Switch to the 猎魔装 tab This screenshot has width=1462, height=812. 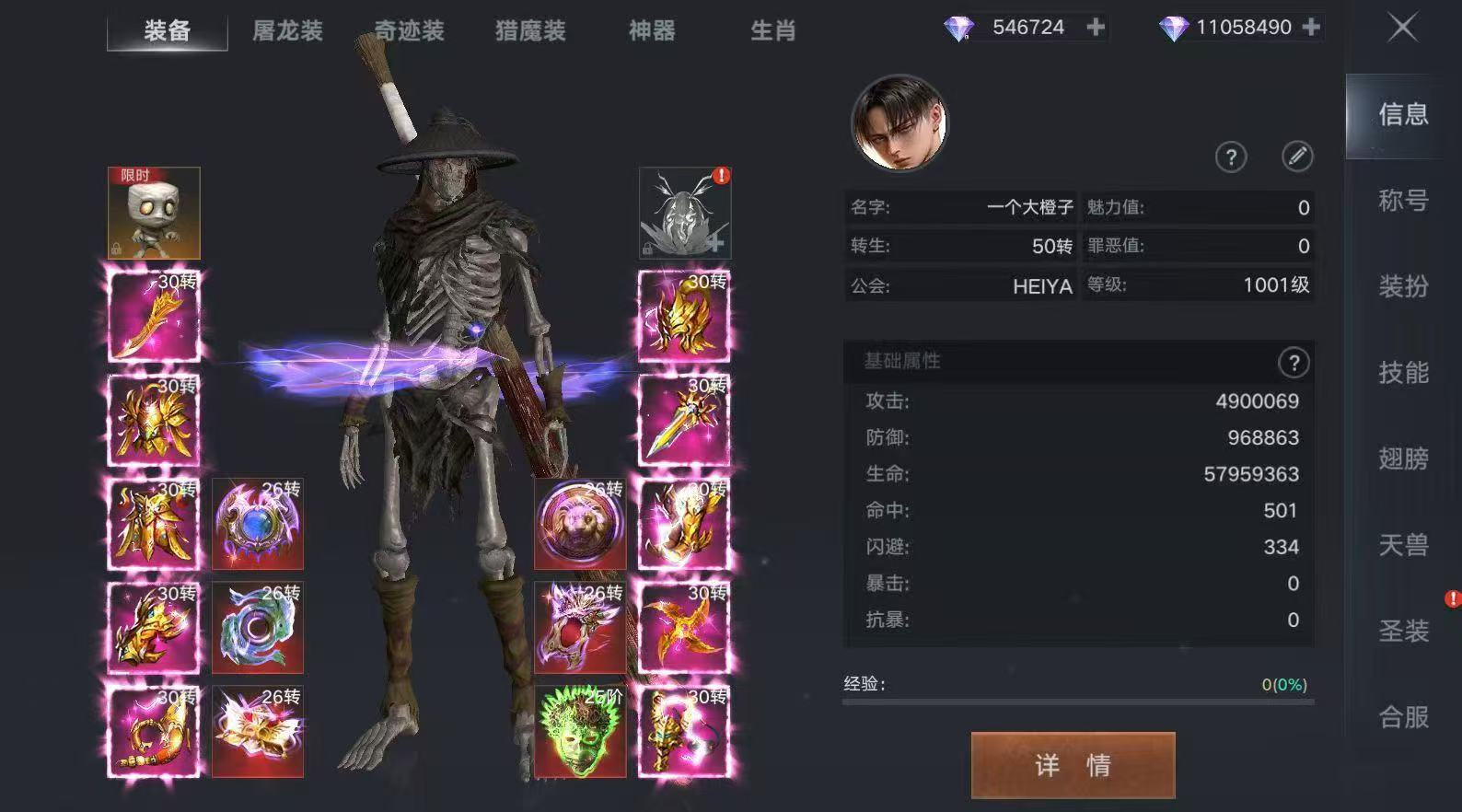529,30
